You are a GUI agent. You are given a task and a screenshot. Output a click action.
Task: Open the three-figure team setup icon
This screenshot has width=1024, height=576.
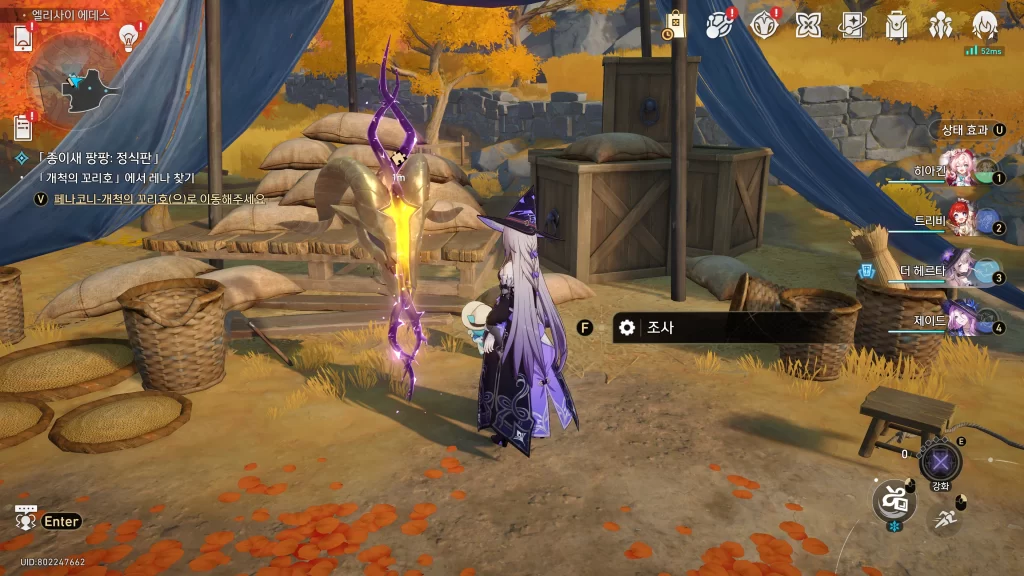click(940, 26)
